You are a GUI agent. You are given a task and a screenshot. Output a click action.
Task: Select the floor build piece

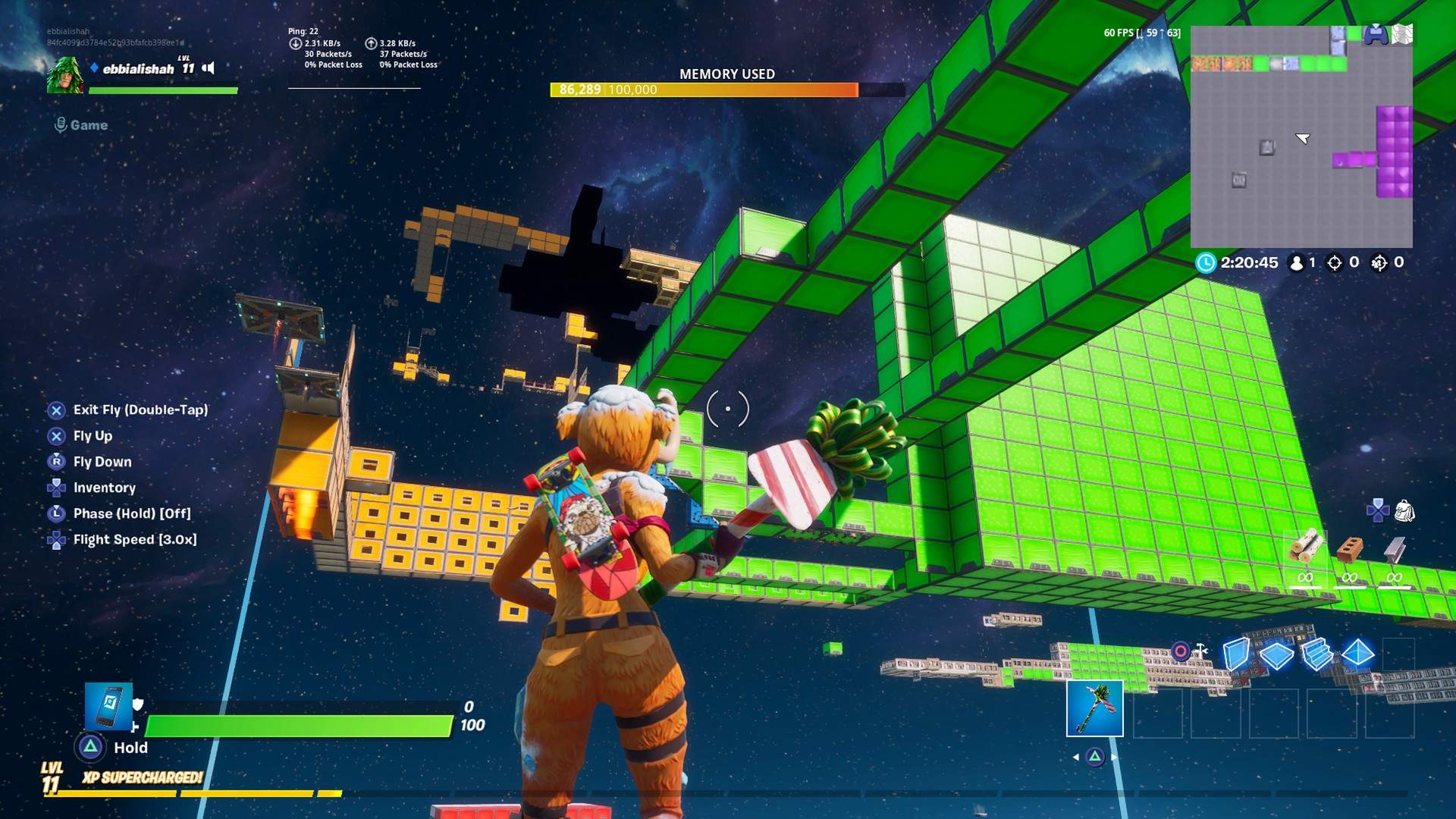[x=1277, y=655]
